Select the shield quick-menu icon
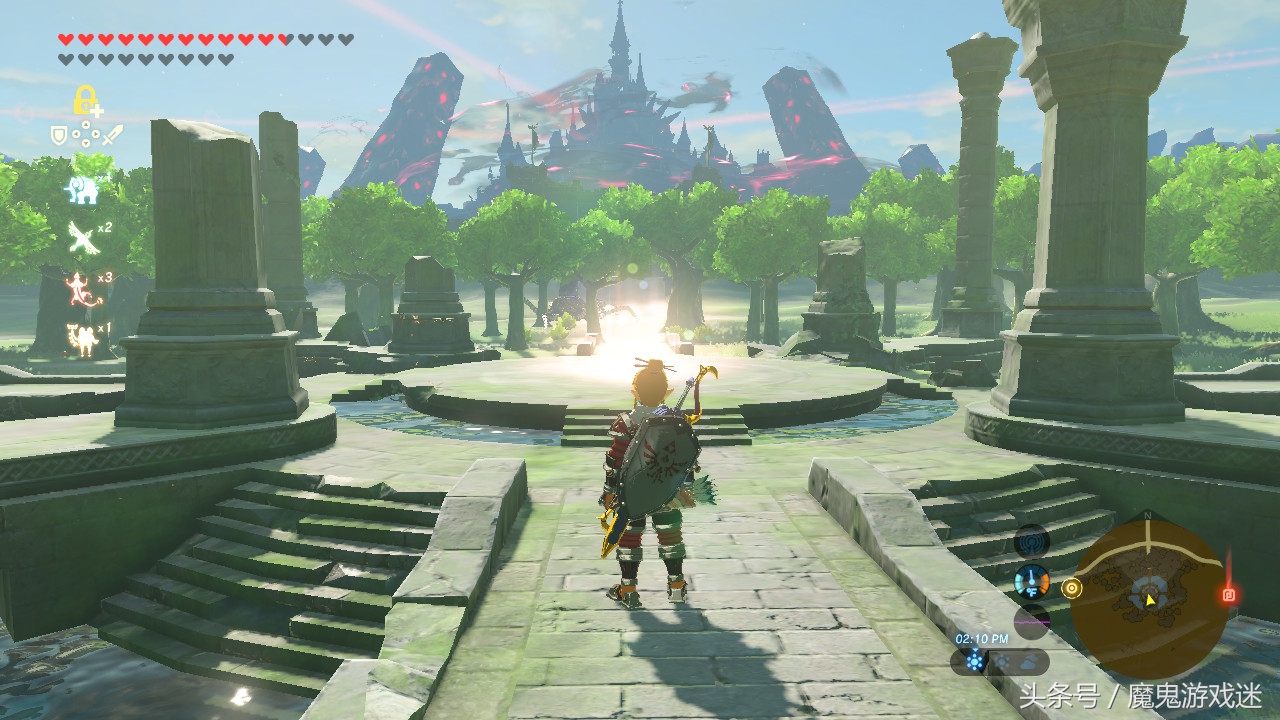 59,133
